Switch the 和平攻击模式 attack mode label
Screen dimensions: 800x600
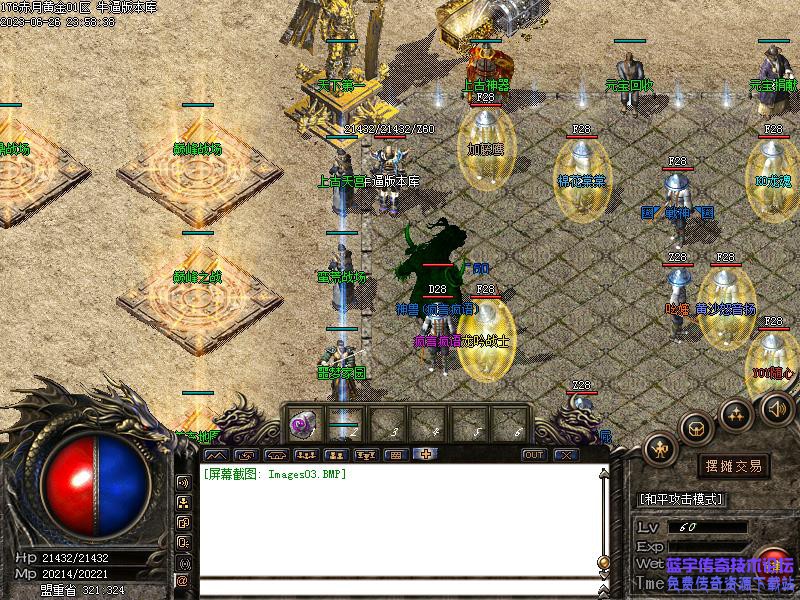tap(681, 498)
